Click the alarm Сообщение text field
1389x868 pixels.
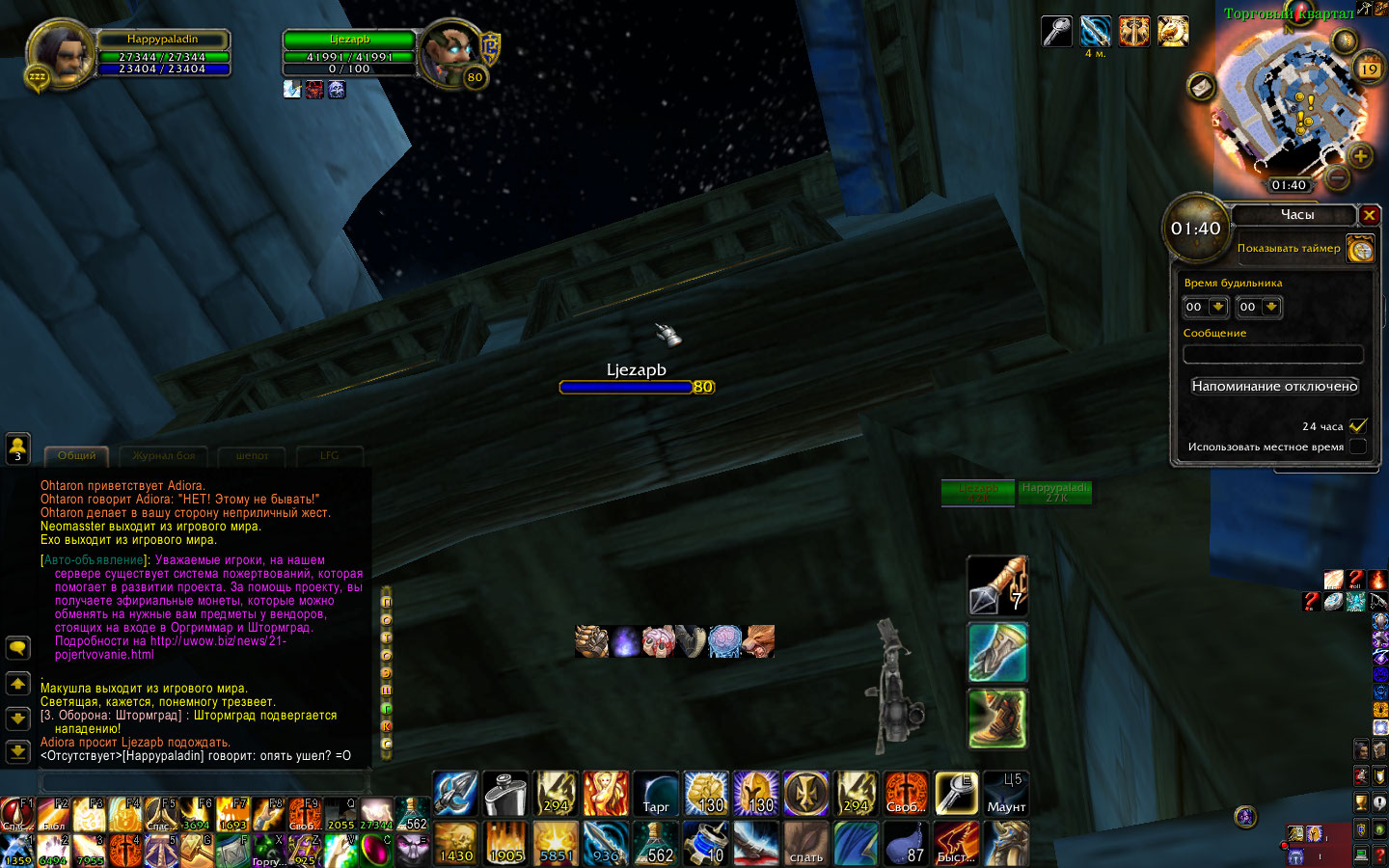[x=1272, y=355]
